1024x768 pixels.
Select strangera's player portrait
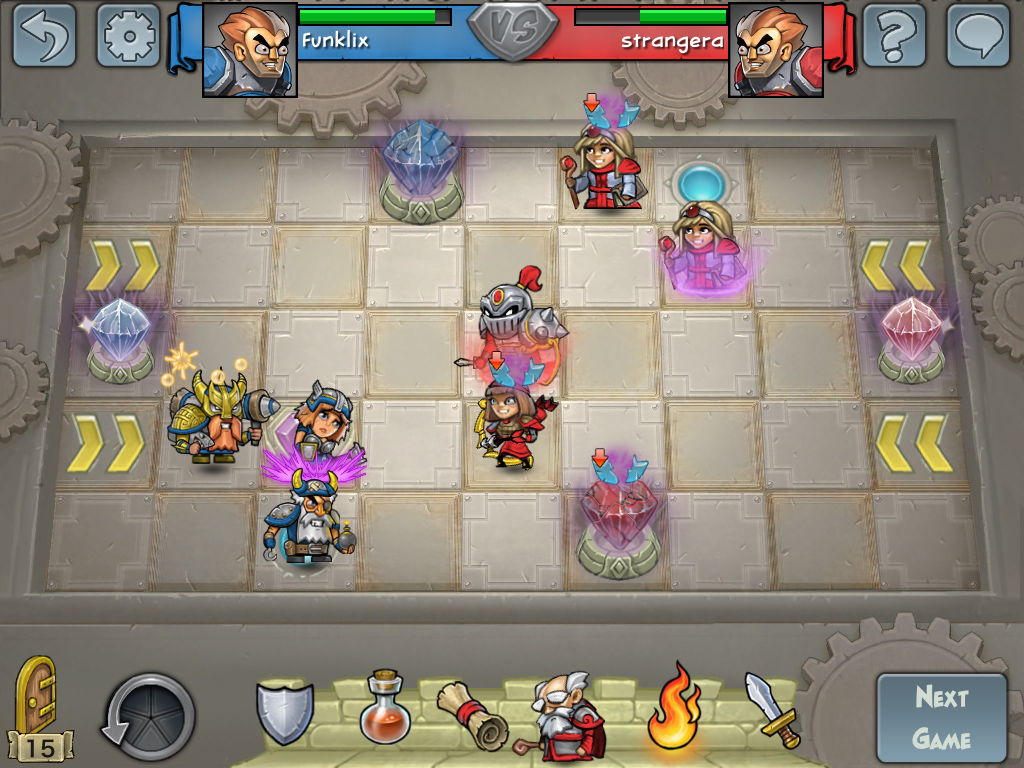coord(776,49)
